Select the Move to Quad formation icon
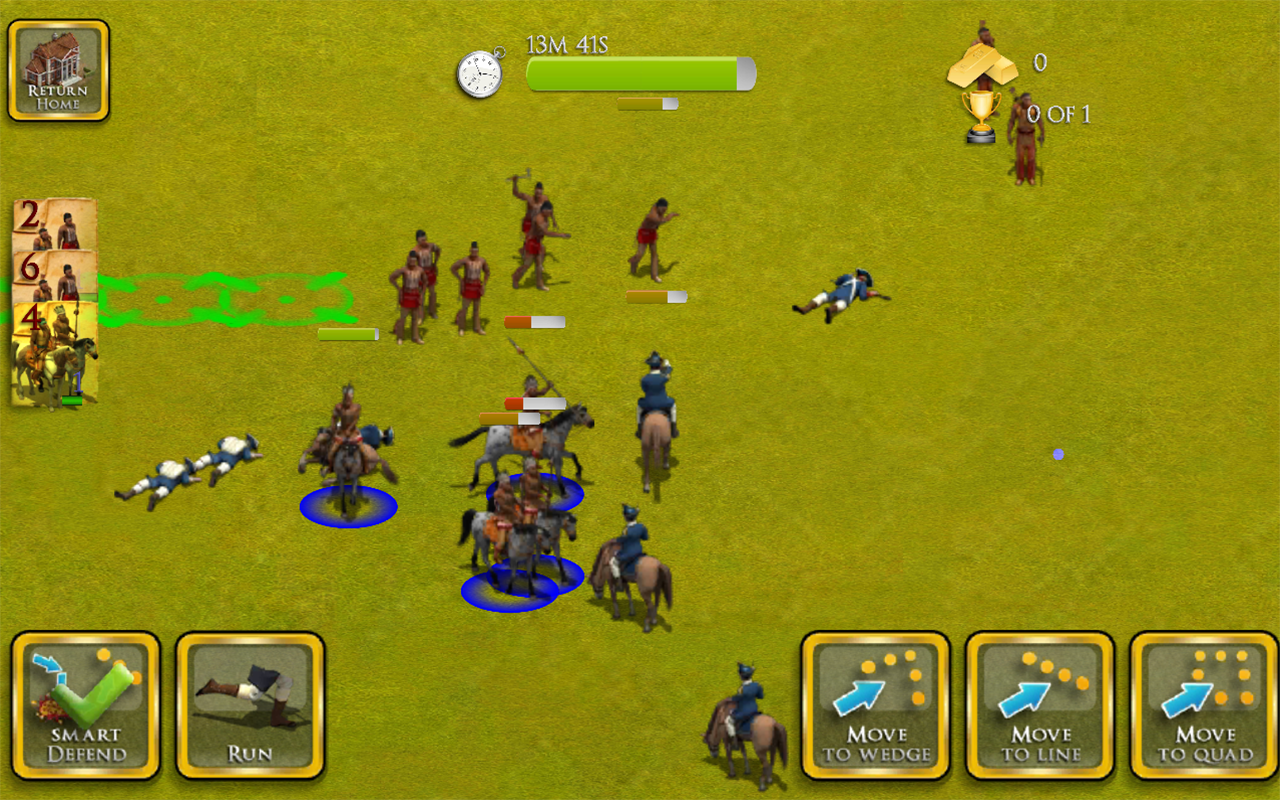This screenshot has width=1280, height=800. click(x=1200, y=695)
